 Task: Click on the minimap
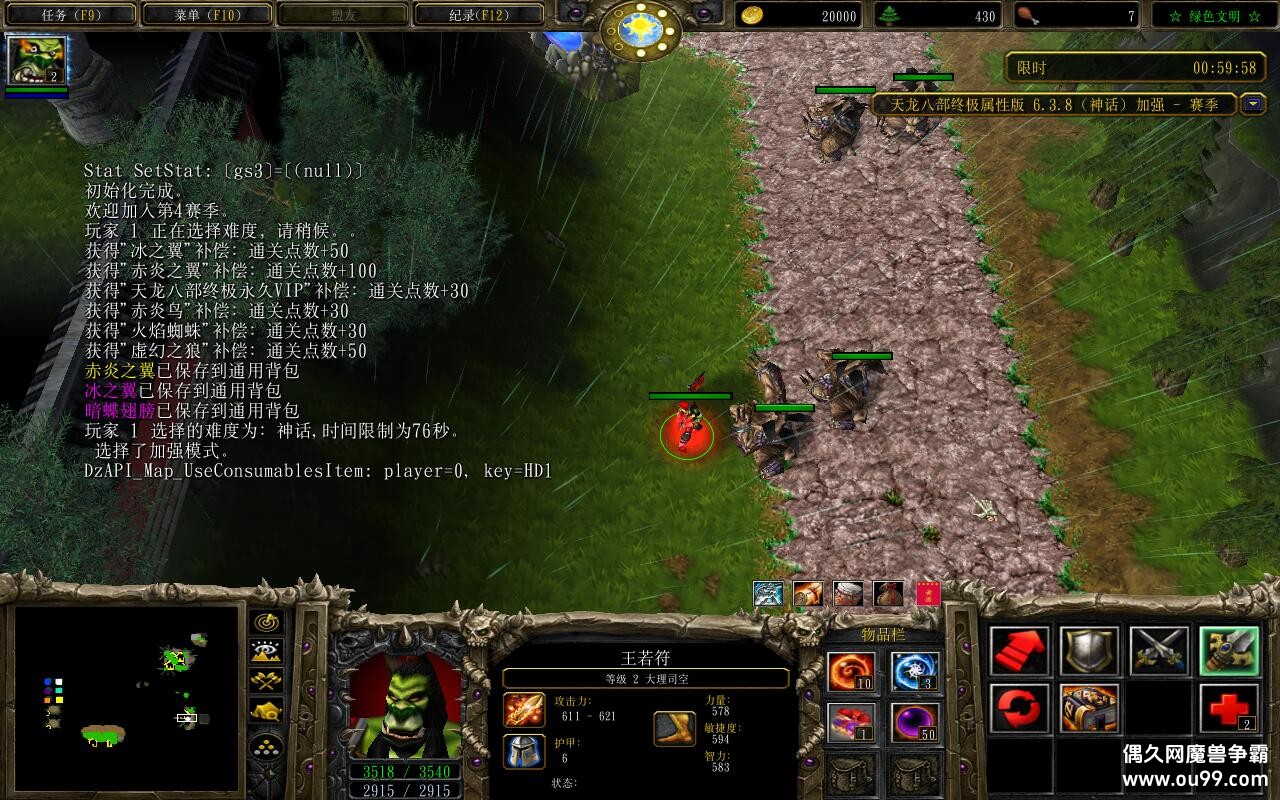coord(126,696)
